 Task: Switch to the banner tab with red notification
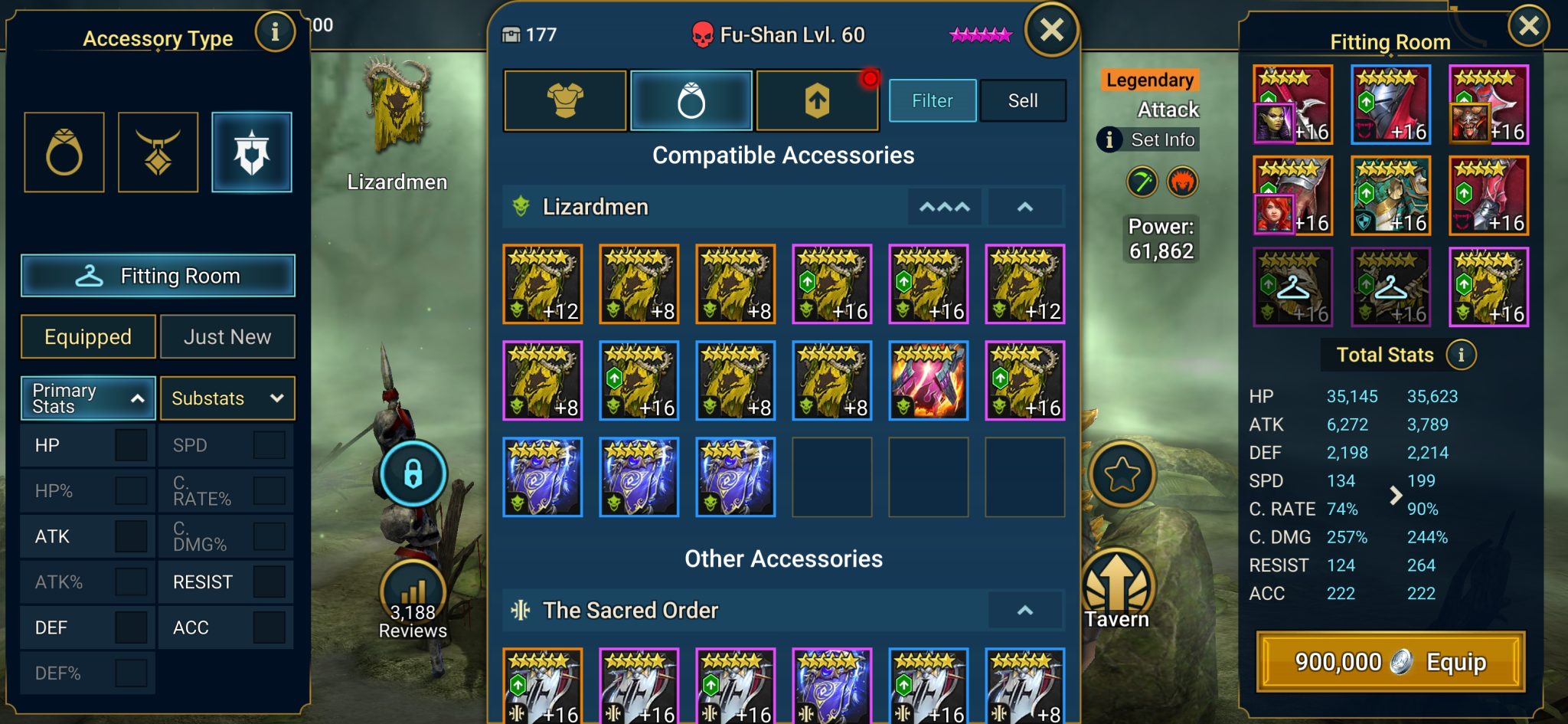coord(817,100)
